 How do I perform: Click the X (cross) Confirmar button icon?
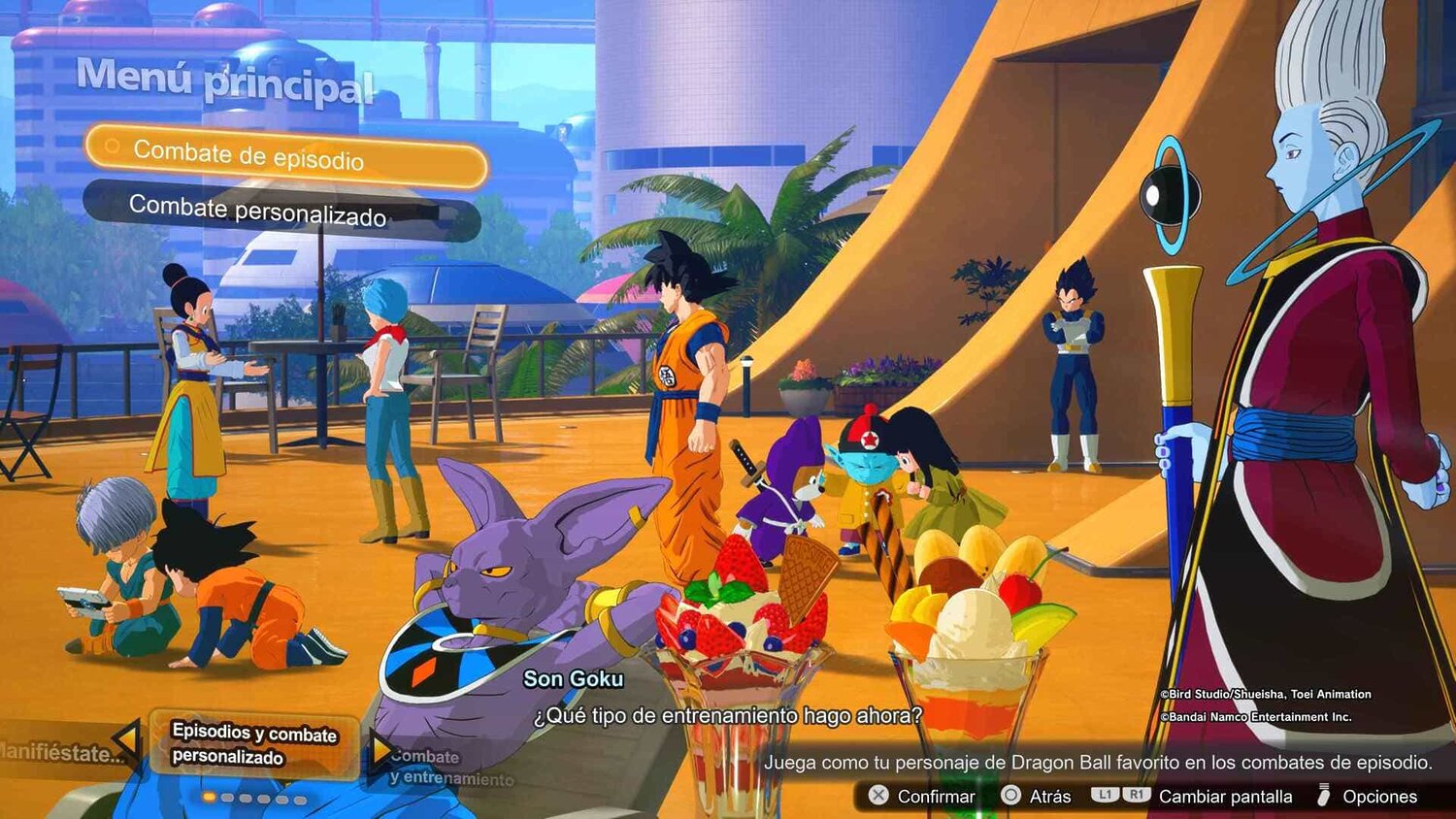[877, 795]
